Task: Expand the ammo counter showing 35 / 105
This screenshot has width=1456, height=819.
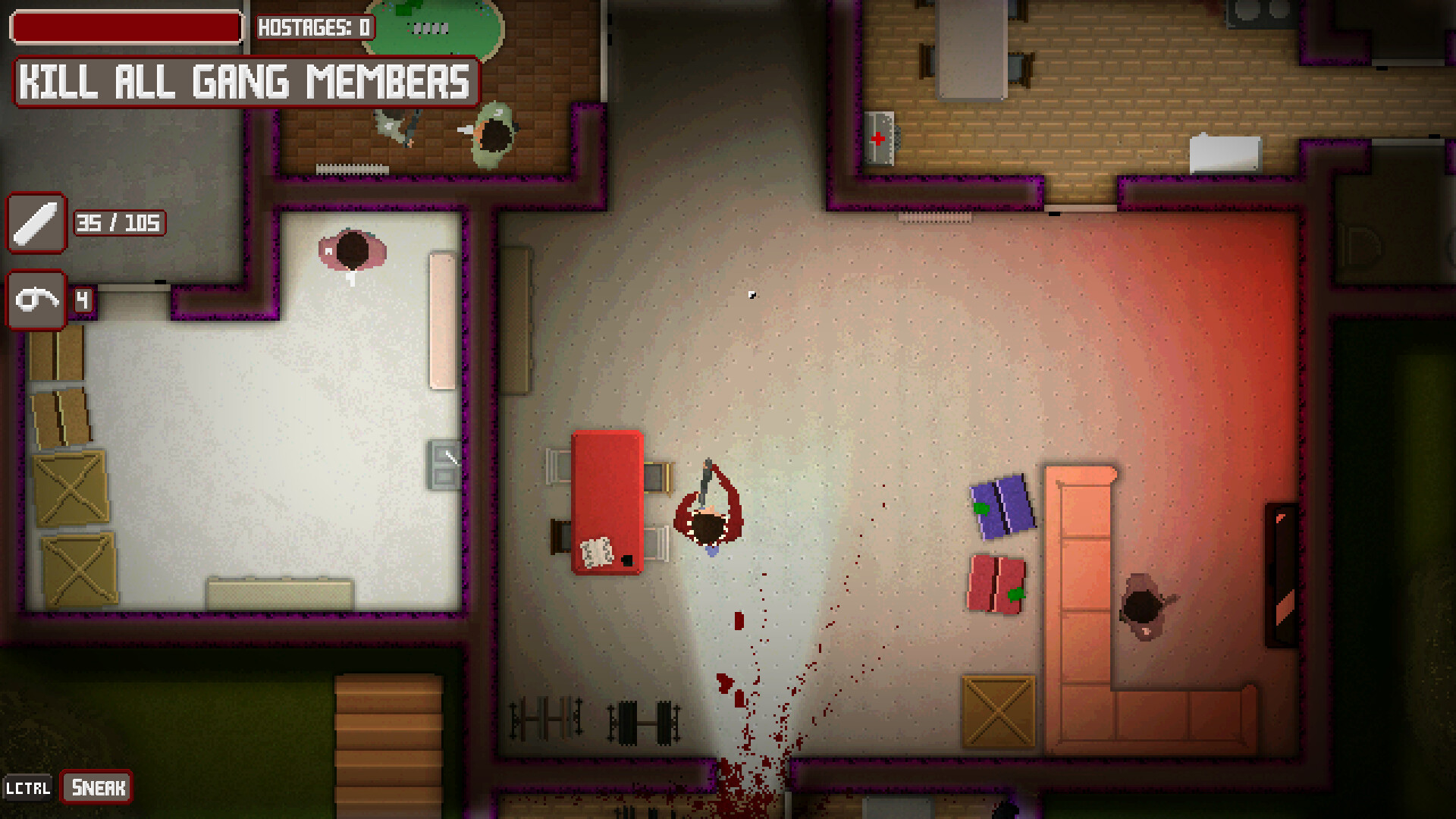Action: 118,223
